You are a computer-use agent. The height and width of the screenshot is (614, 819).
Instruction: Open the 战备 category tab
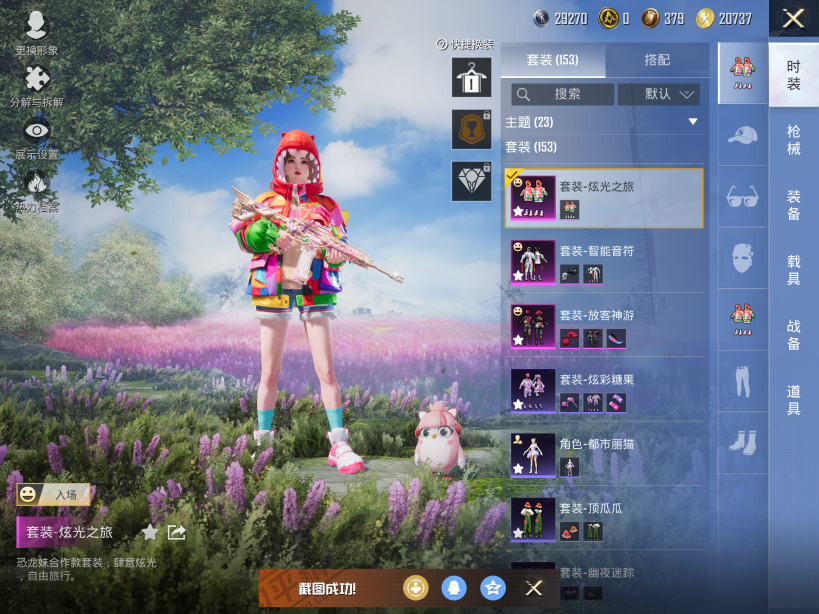click(793, 334)
